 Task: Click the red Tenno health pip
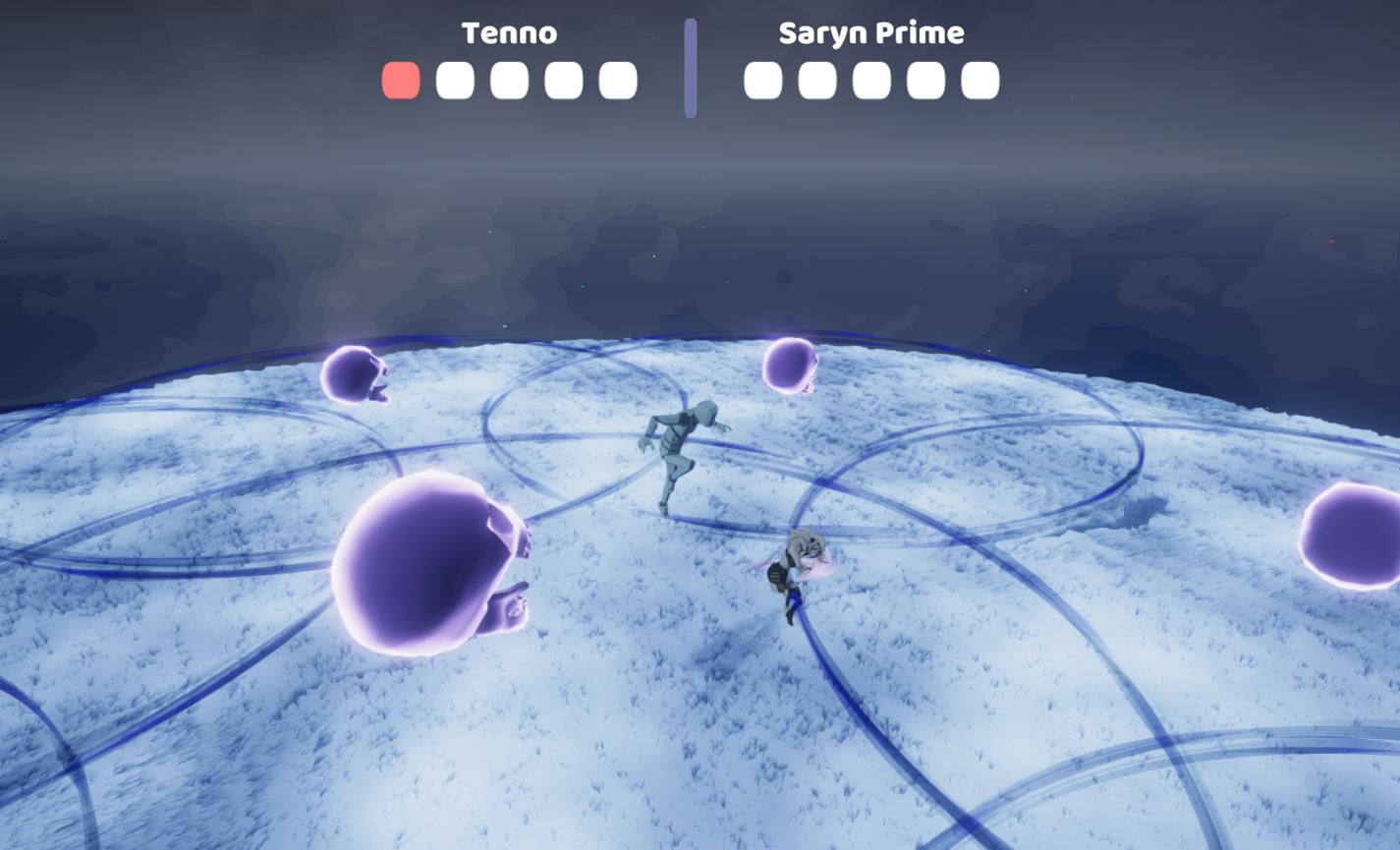[398, 80]
